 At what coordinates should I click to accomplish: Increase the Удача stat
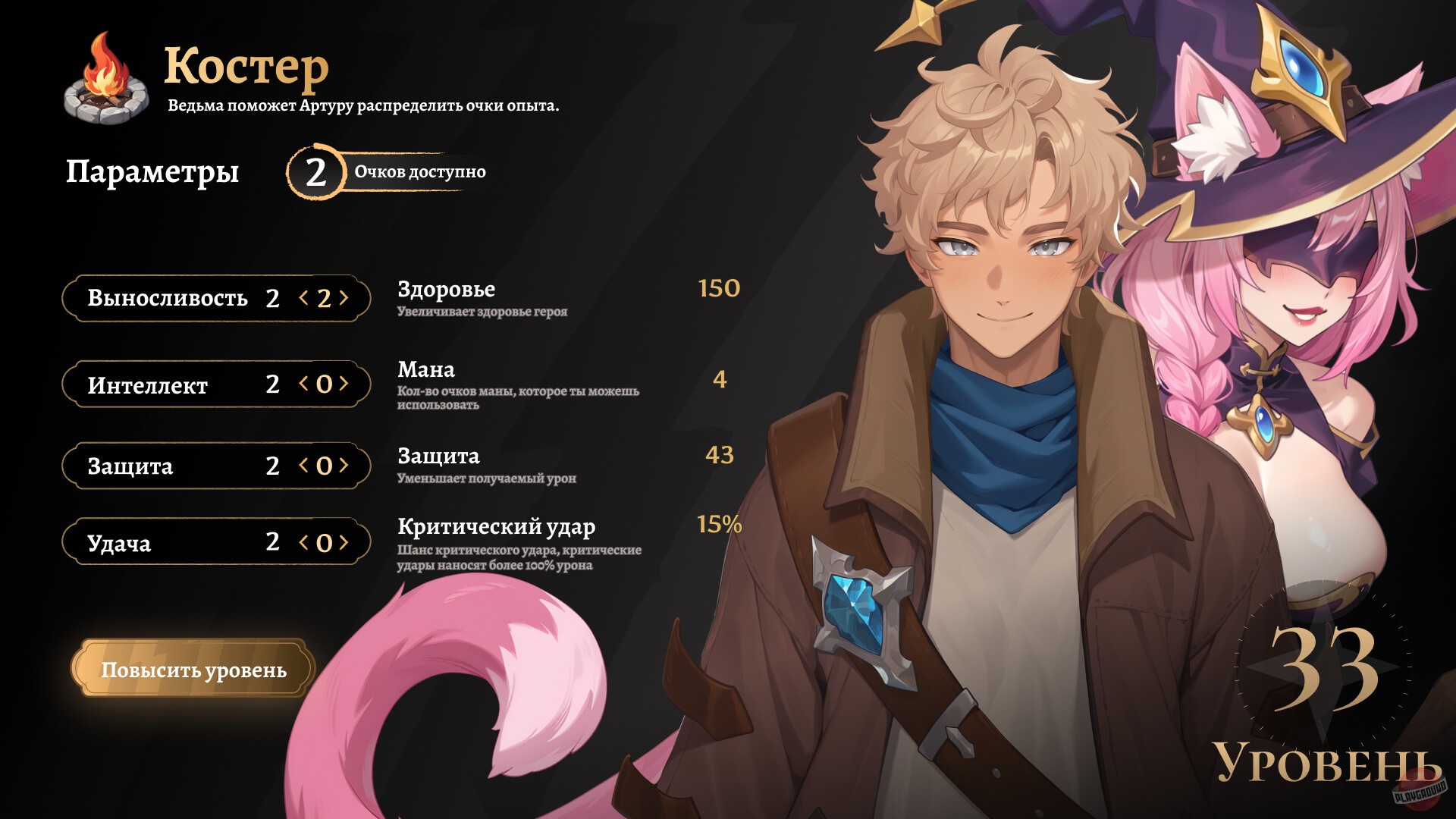(x=345, y=542)
